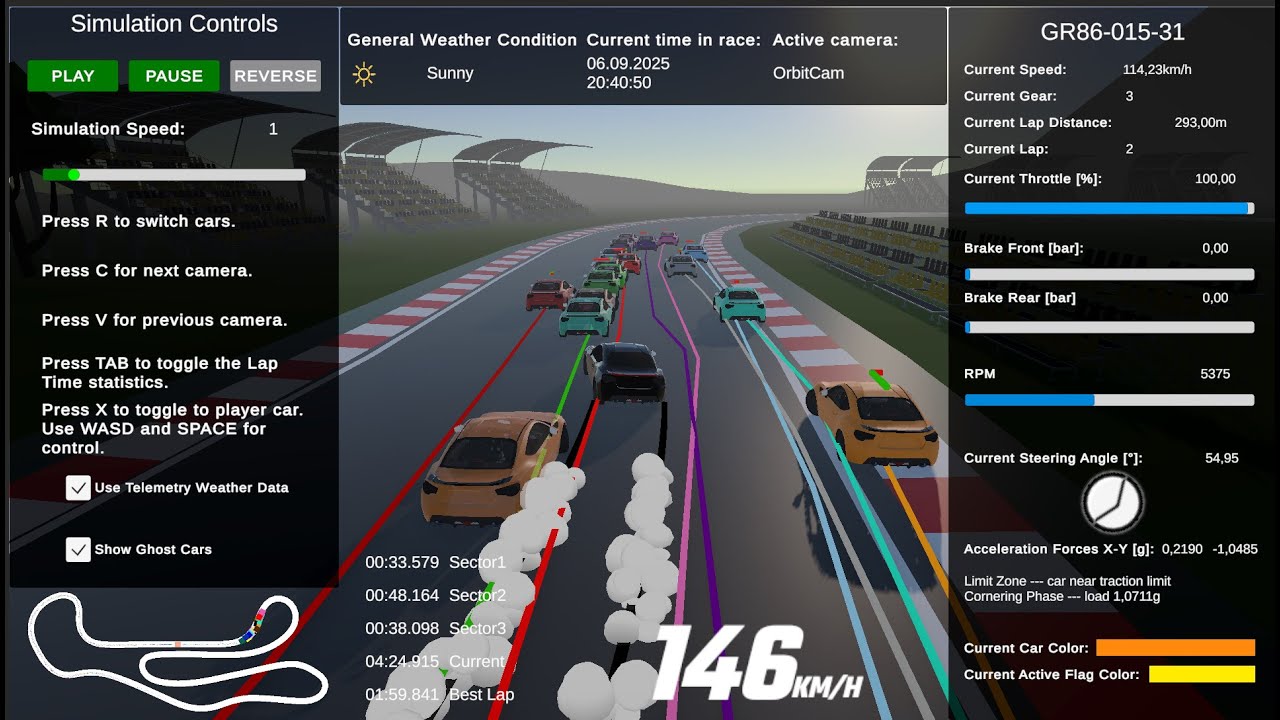1280x720 pixels.
Task: Click the OrbitCam active camera label
Action: 808,72
